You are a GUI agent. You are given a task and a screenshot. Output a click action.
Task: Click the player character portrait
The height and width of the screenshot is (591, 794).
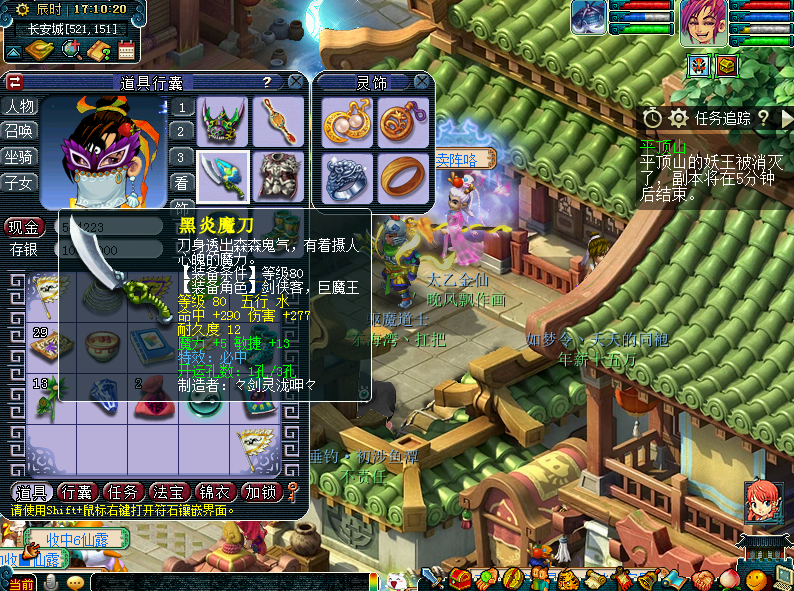pyautogui.click(x=702, y=22)
